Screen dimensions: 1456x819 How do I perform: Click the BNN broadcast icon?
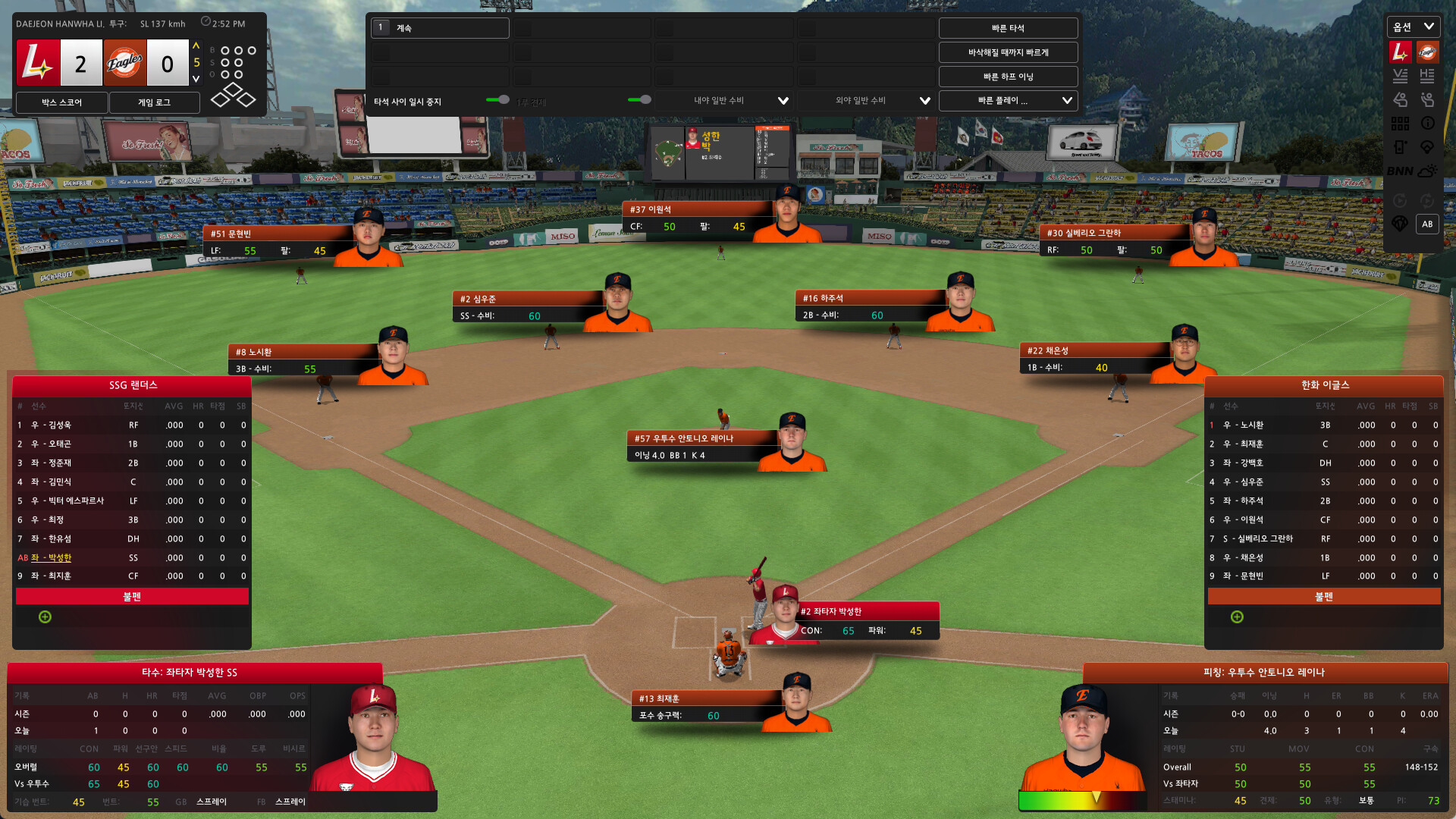coord(1401,171)
